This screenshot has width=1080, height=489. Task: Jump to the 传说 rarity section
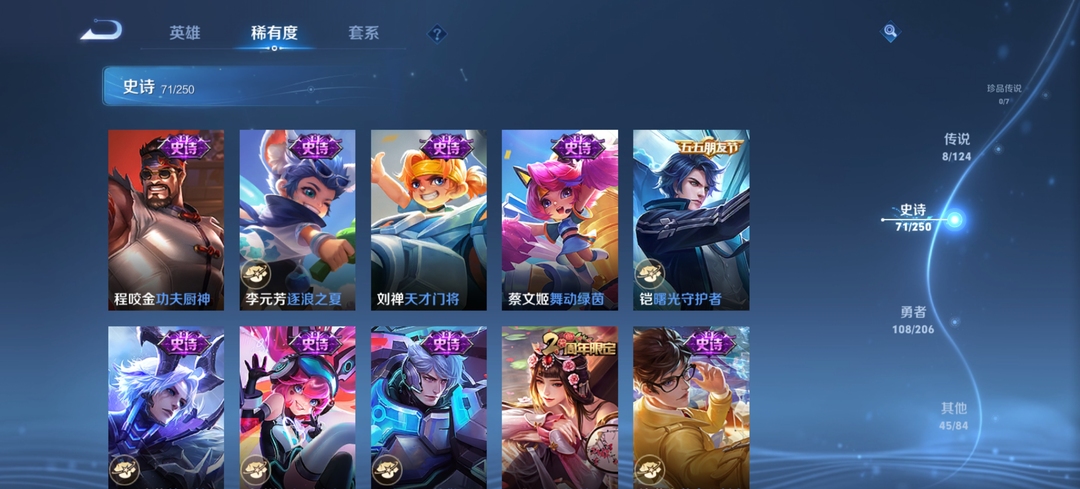(957, 146)
